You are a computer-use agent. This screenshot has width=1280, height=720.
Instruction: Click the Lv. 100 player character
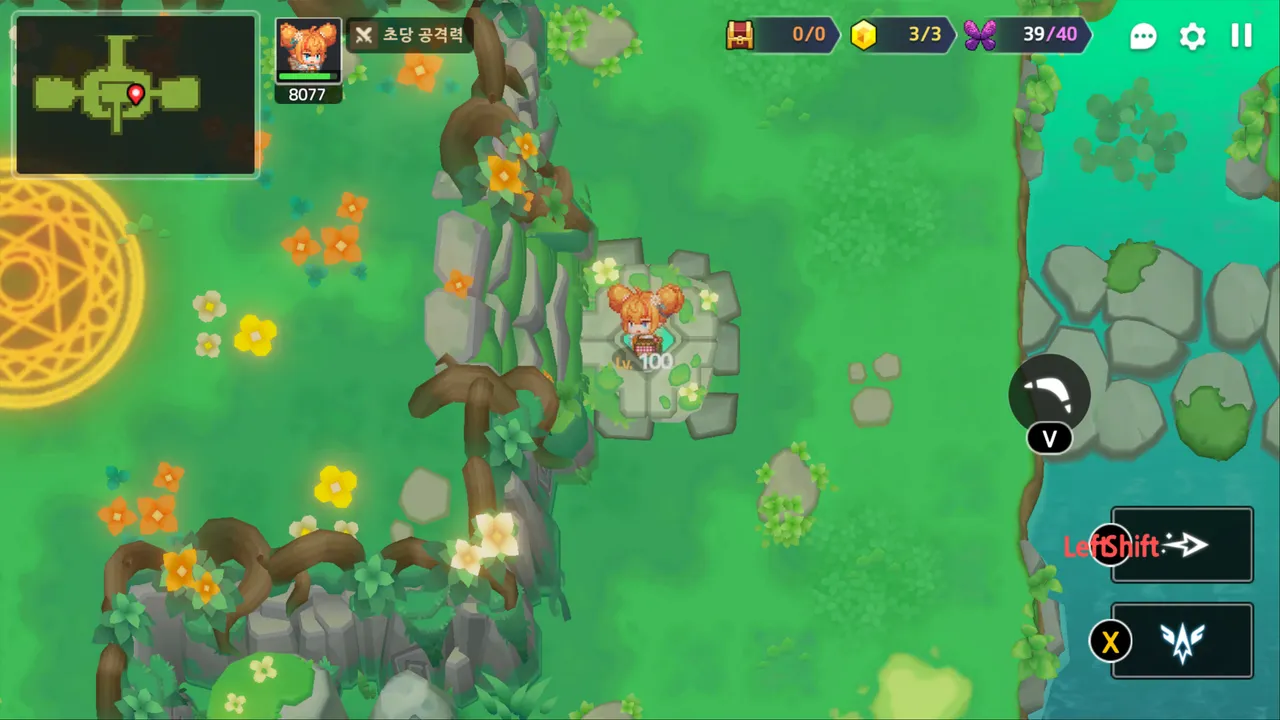coord(648,320)
